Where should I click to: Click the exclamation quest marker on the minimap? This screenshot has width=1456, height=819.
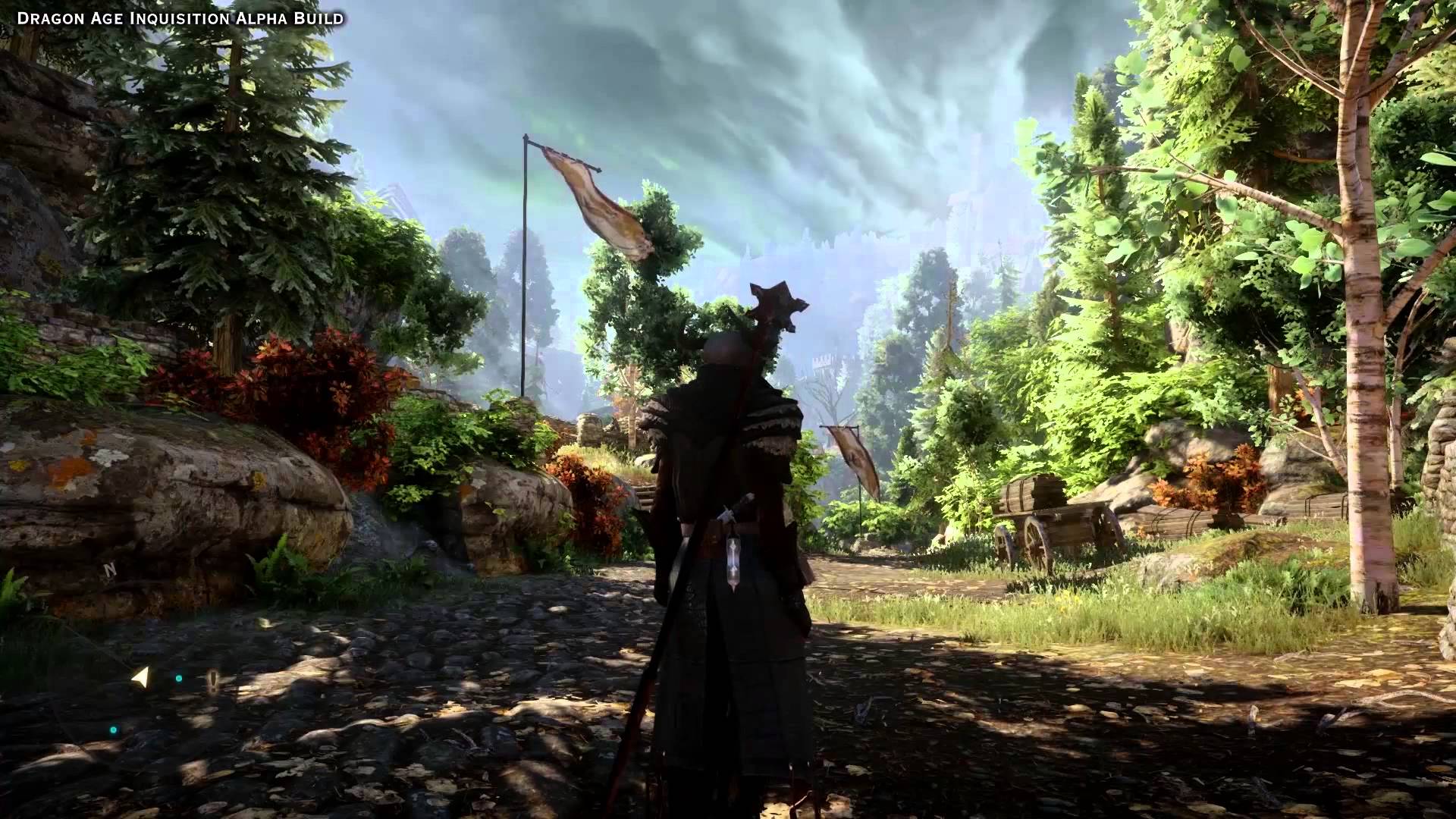click(x=213, y=679)
